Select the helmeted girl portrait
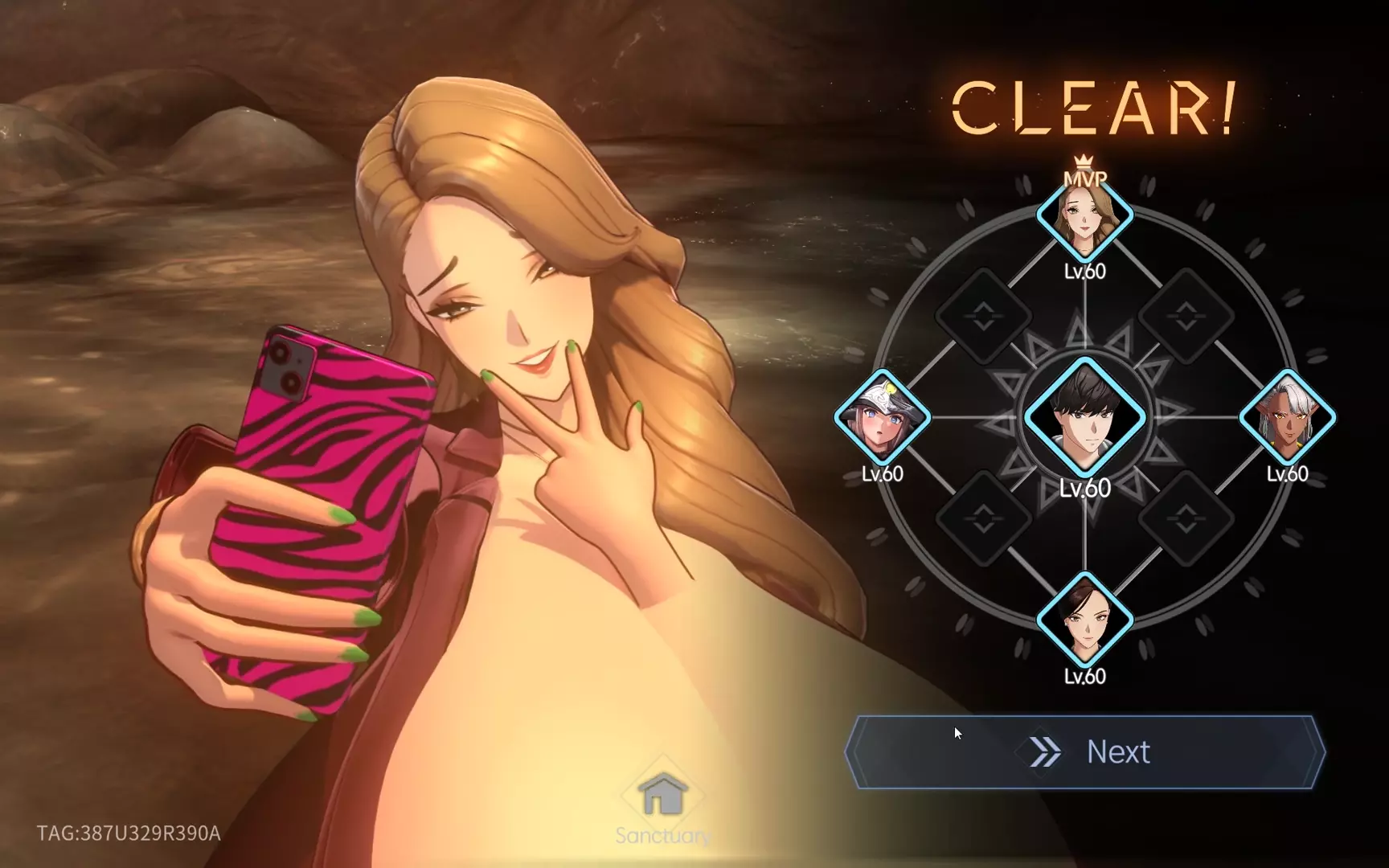This screenshot has height=868, width=1389. click(882, 418)
